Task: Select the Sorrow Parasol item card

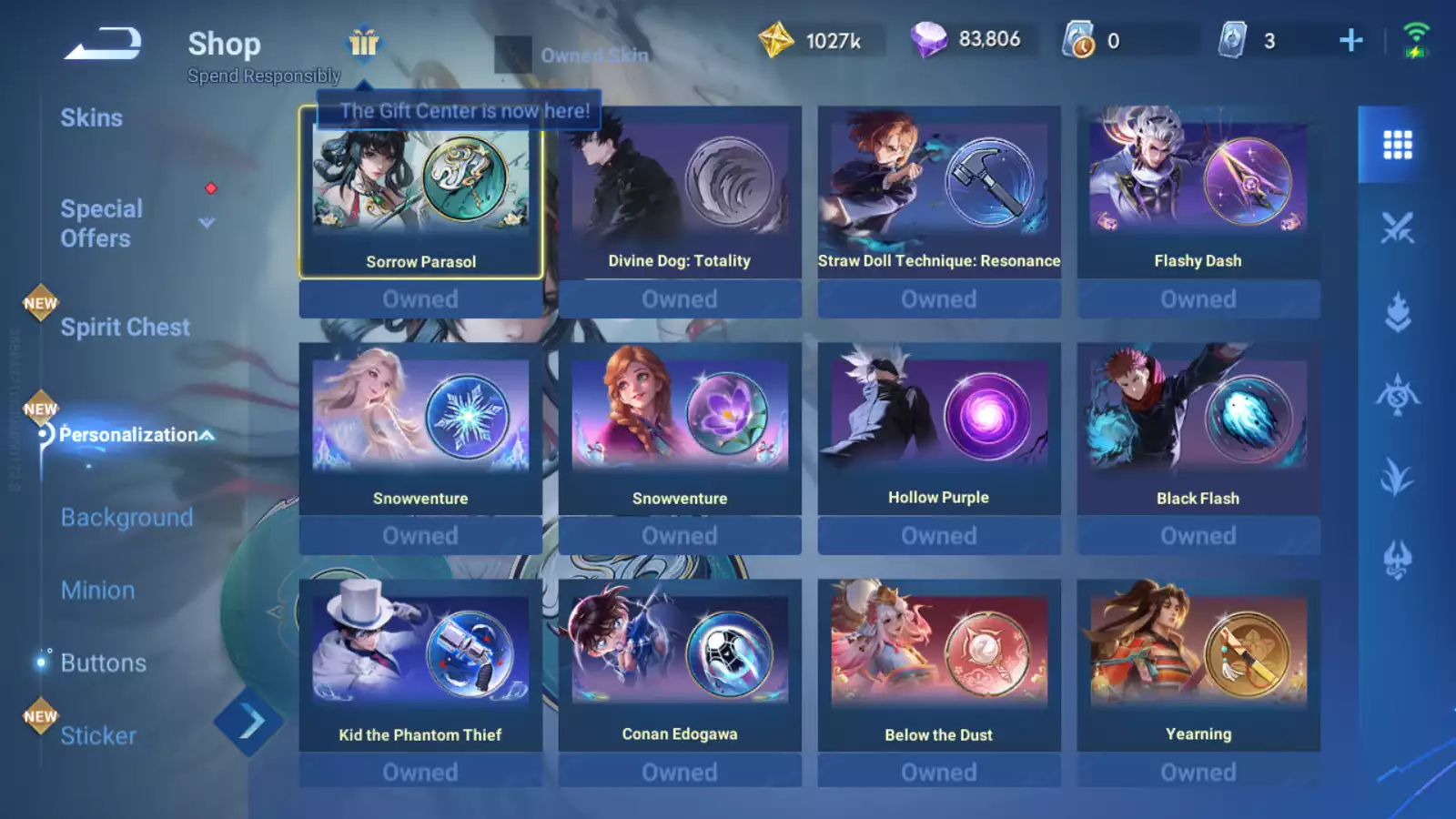Action: 420,193
